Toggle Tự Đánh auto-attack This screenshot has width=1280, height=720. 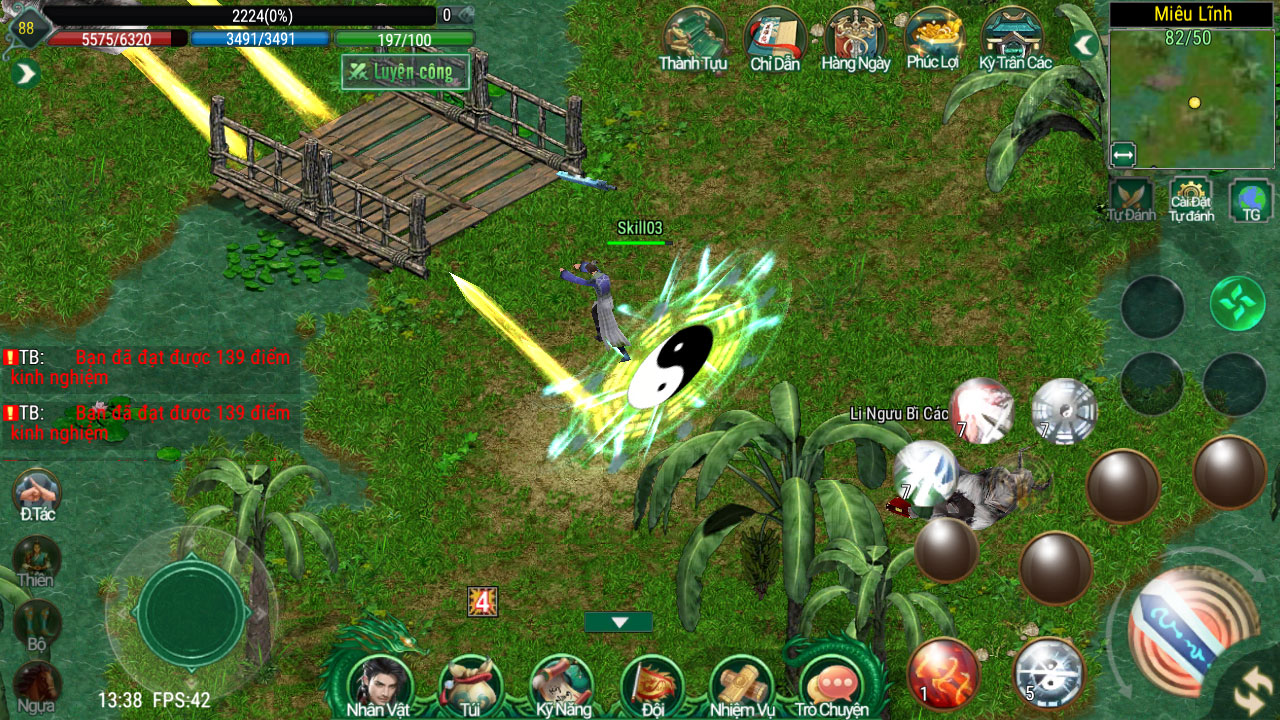pos(1131,198)
